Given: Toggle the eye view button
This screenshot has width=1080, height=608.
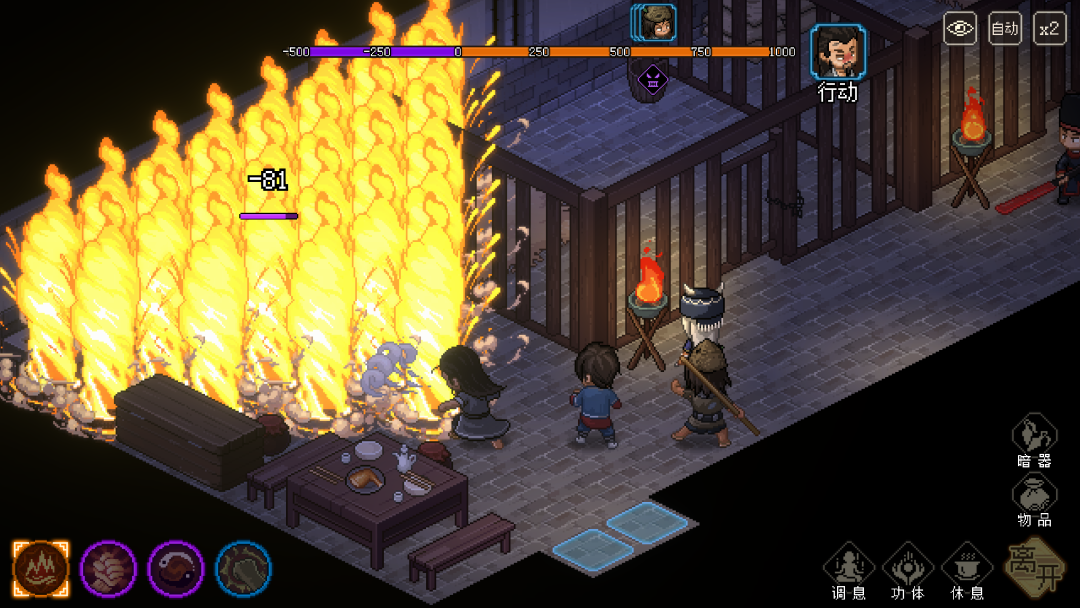Looking at the screenshot, I should [x=960, y=28].
